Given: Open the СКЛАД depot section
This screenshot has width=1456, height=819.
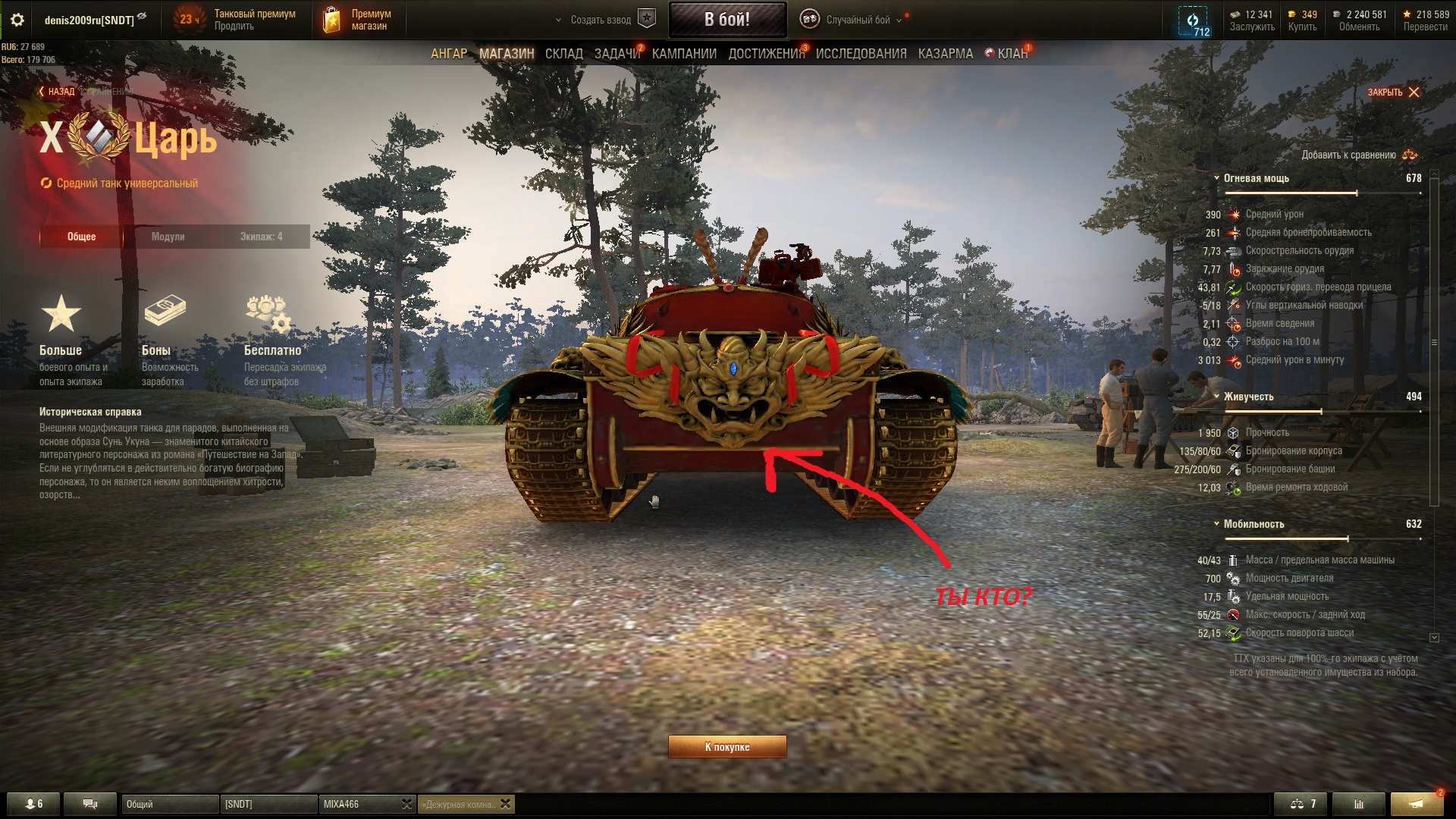Looking at the screenshot, I should pyautogui.click(x=563, y=54).
